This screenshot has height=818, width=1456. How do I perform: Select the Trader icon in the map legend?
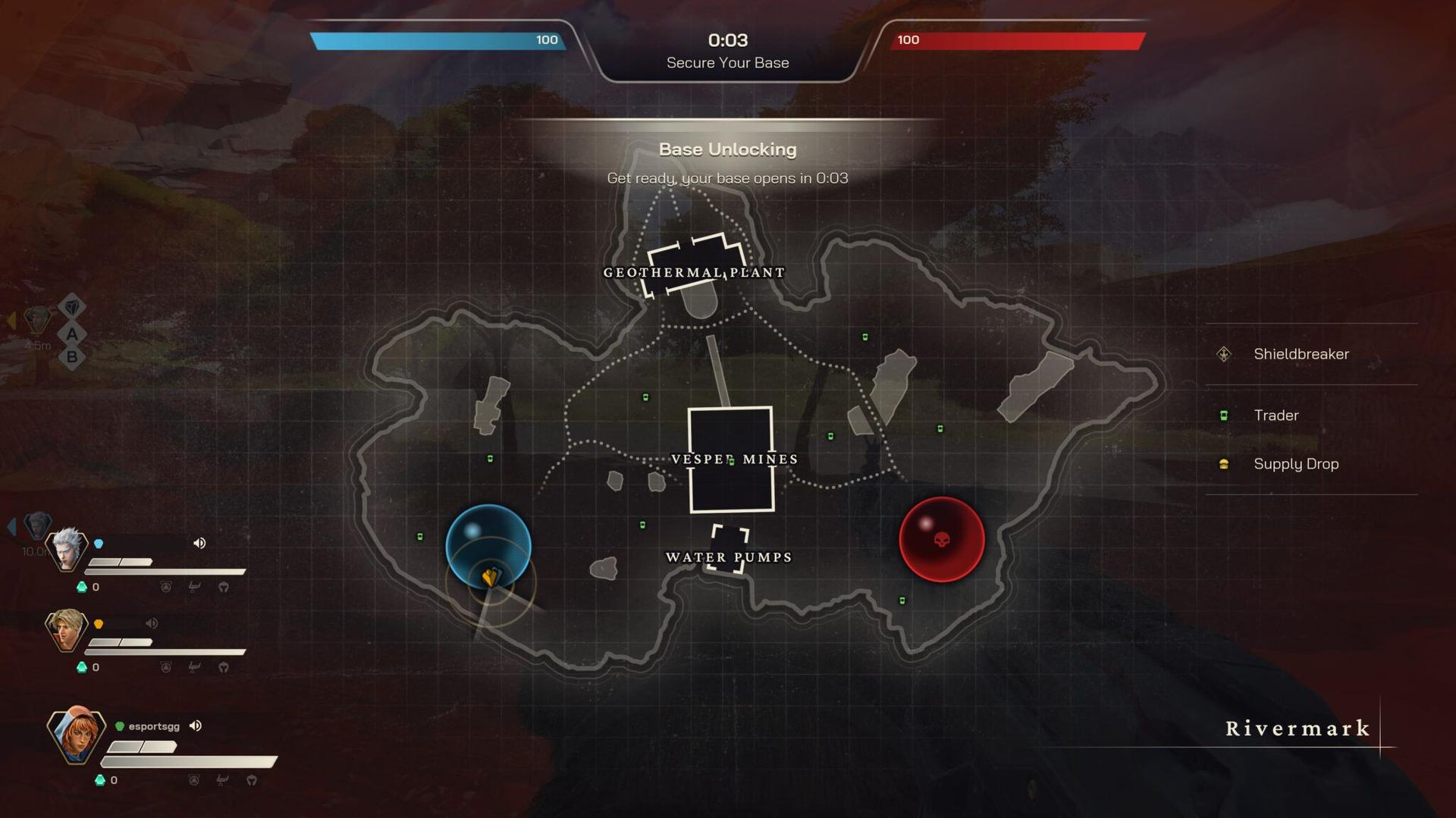tap(1225, 415)
